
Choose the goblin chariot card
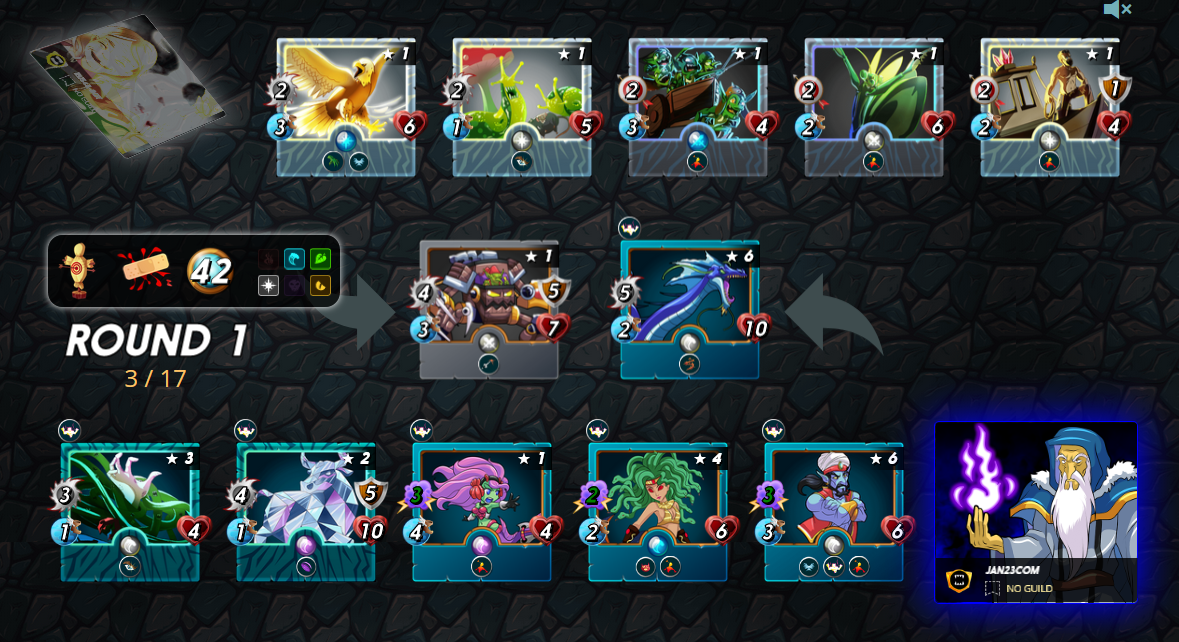(697, 105)
